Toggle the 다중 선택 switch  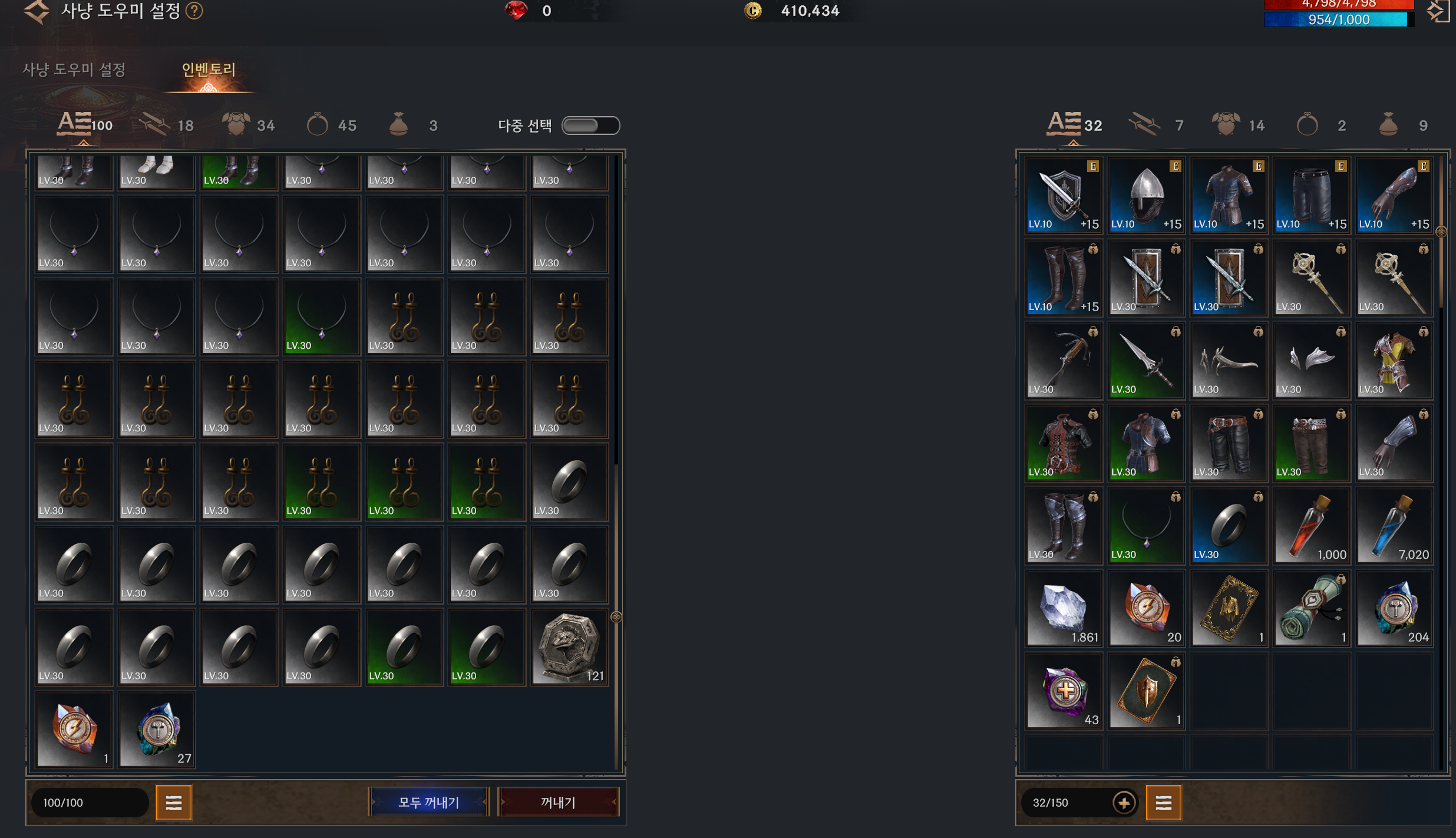(590, 126)
